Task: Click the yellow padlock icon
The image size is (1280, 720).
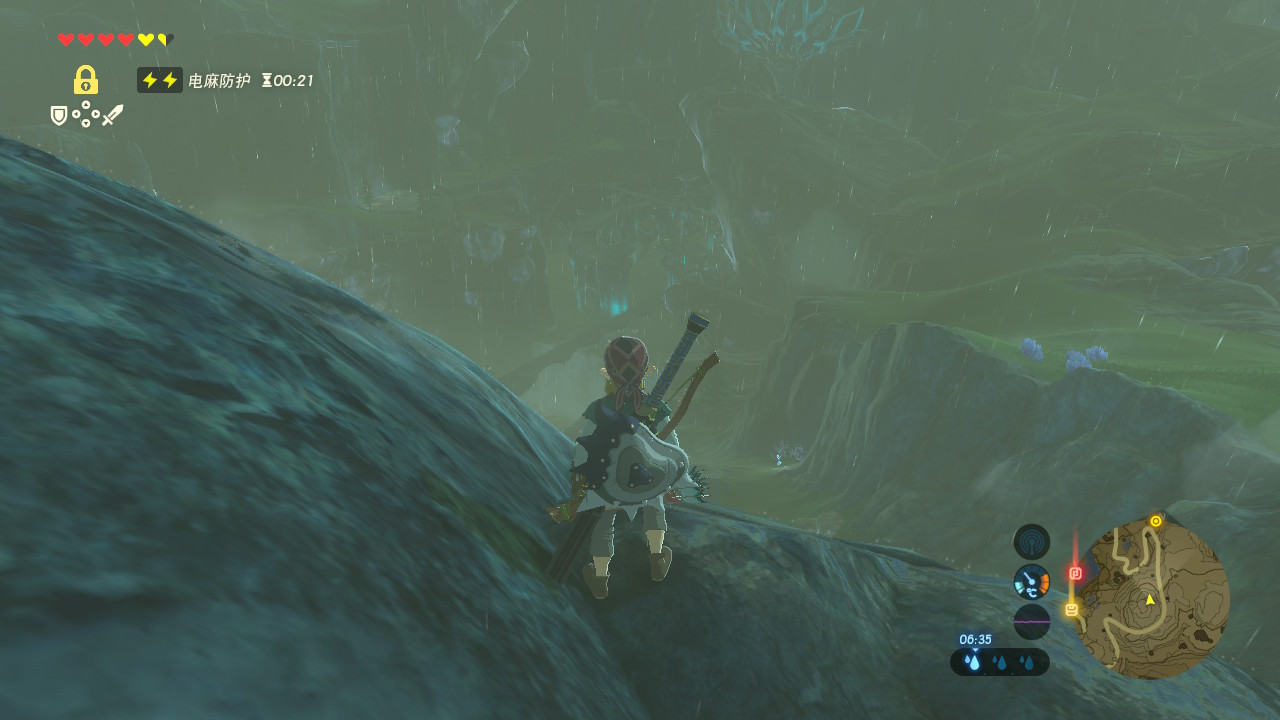Action: [86, 80]
